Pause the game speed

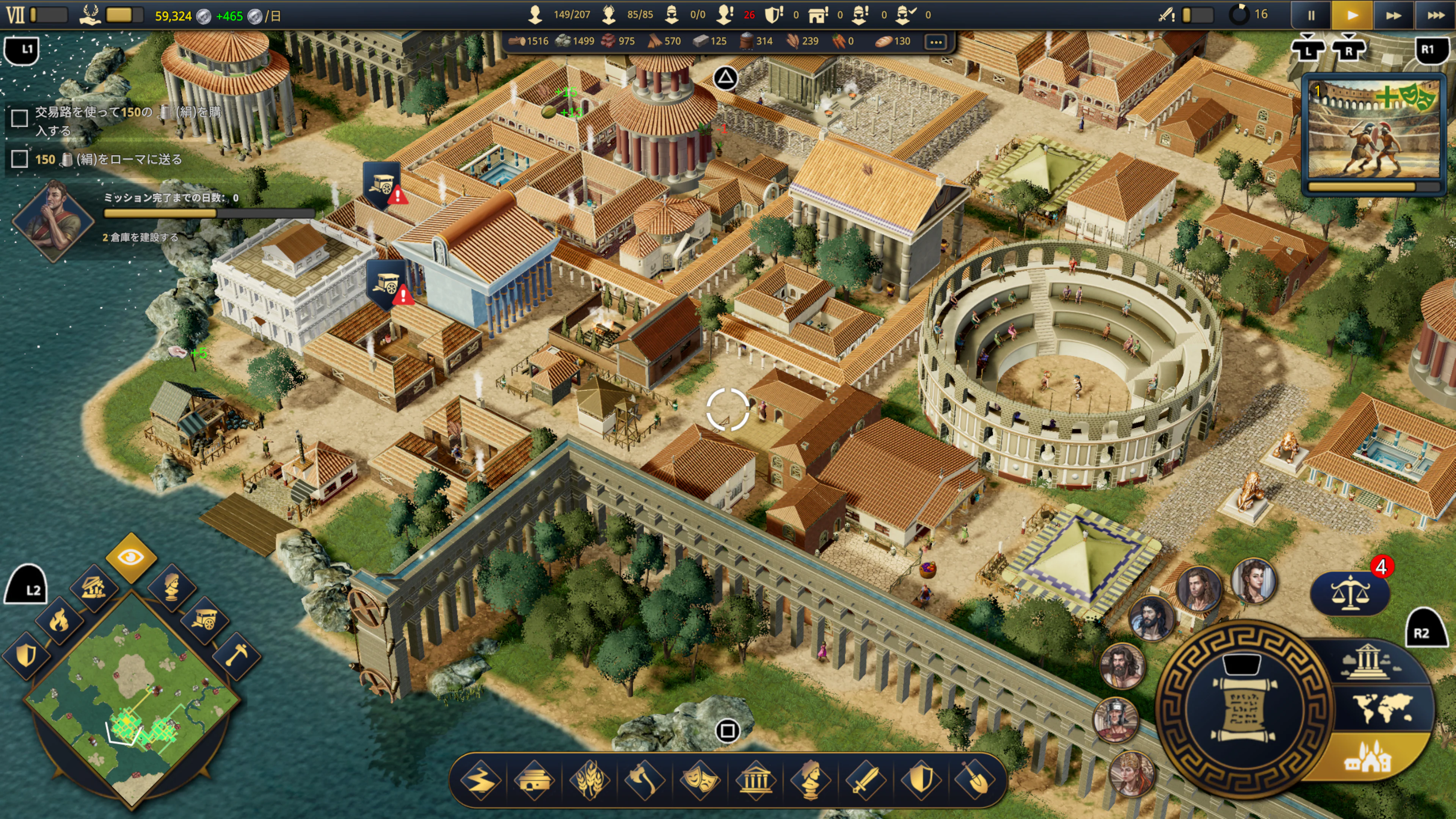pos(1311,15)
